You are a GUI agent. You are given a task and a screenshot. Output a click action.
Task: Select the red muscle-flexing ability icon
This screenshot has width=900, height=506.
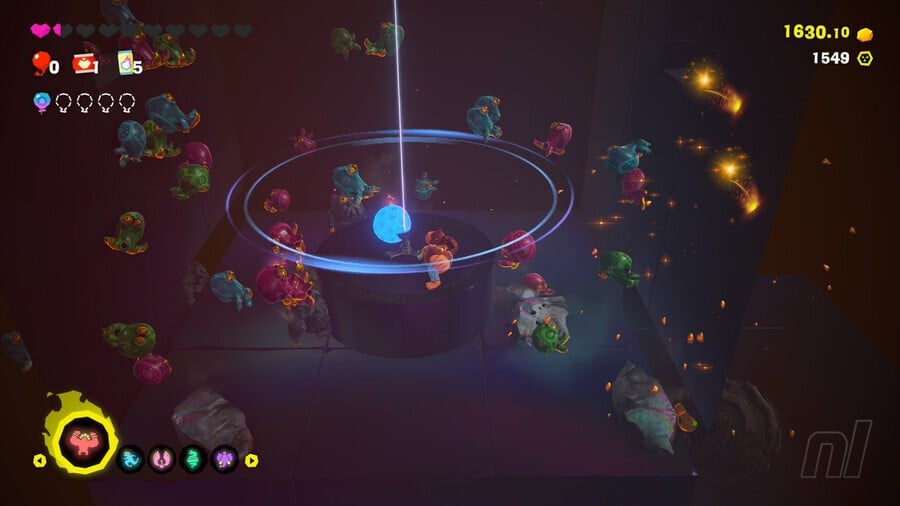point(81,437)
